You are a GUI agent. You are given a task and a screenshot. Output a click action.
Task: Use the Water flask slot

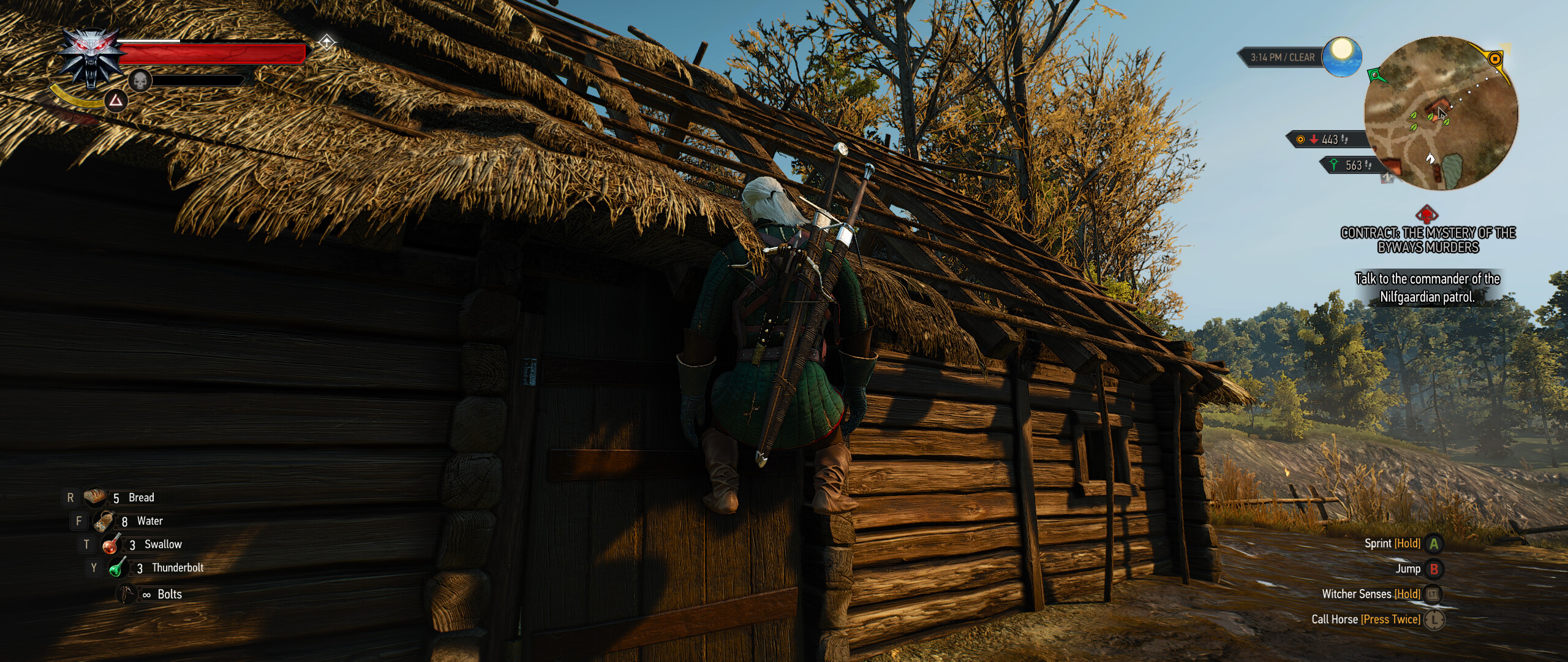pyautogui.click(x=104, y=521)
